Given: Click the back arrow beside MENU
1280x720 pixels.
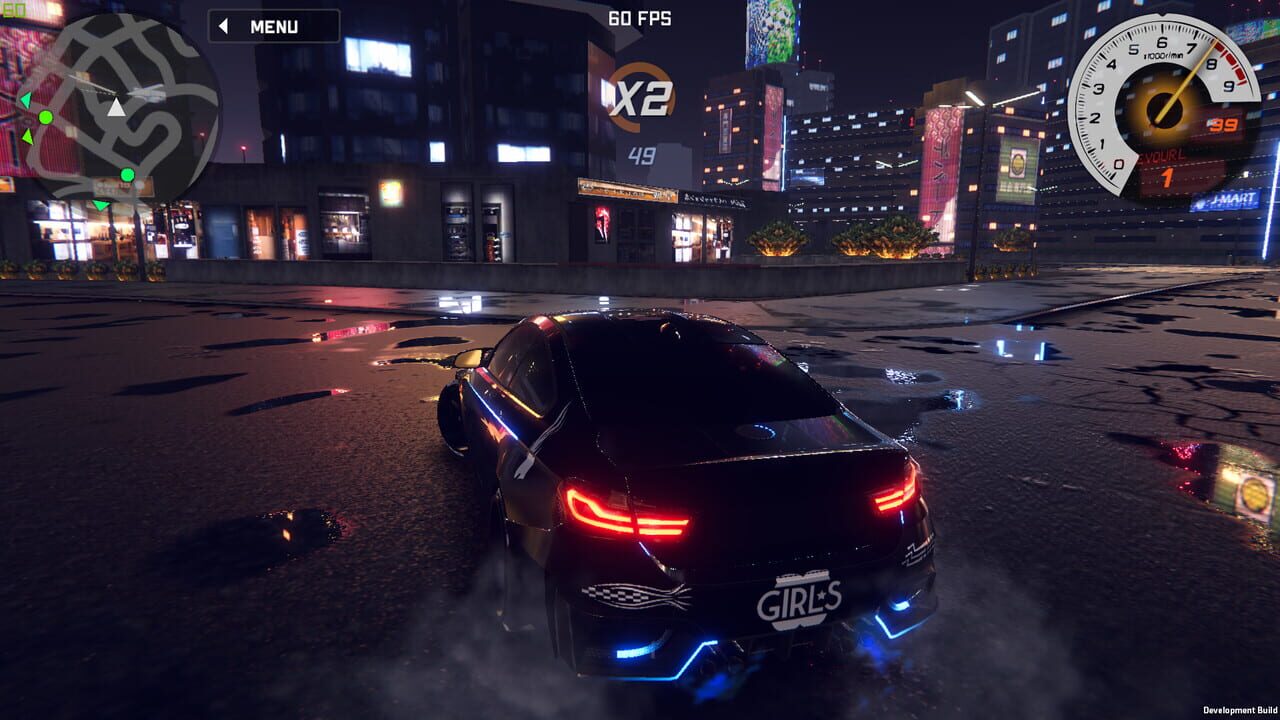Looking at the screenshot, I should coord(223,26).
